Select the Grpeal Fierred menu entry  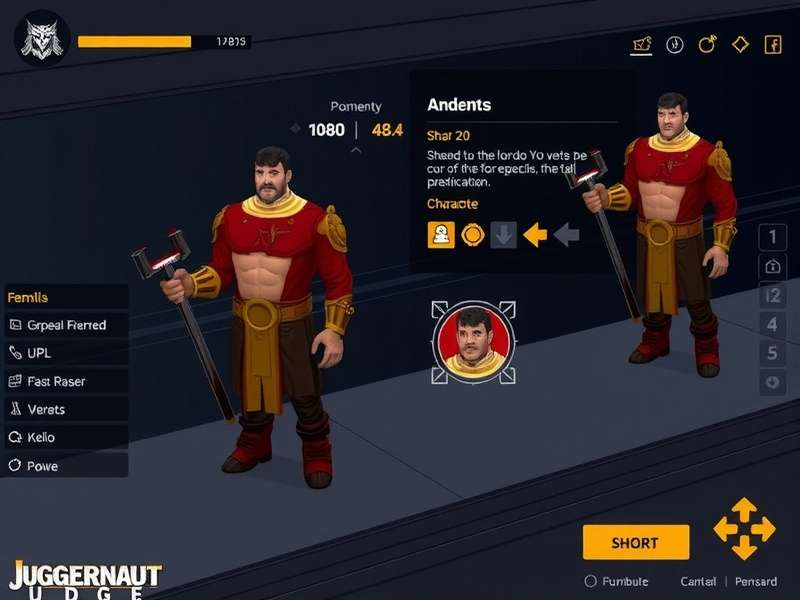tap(66, 325)
